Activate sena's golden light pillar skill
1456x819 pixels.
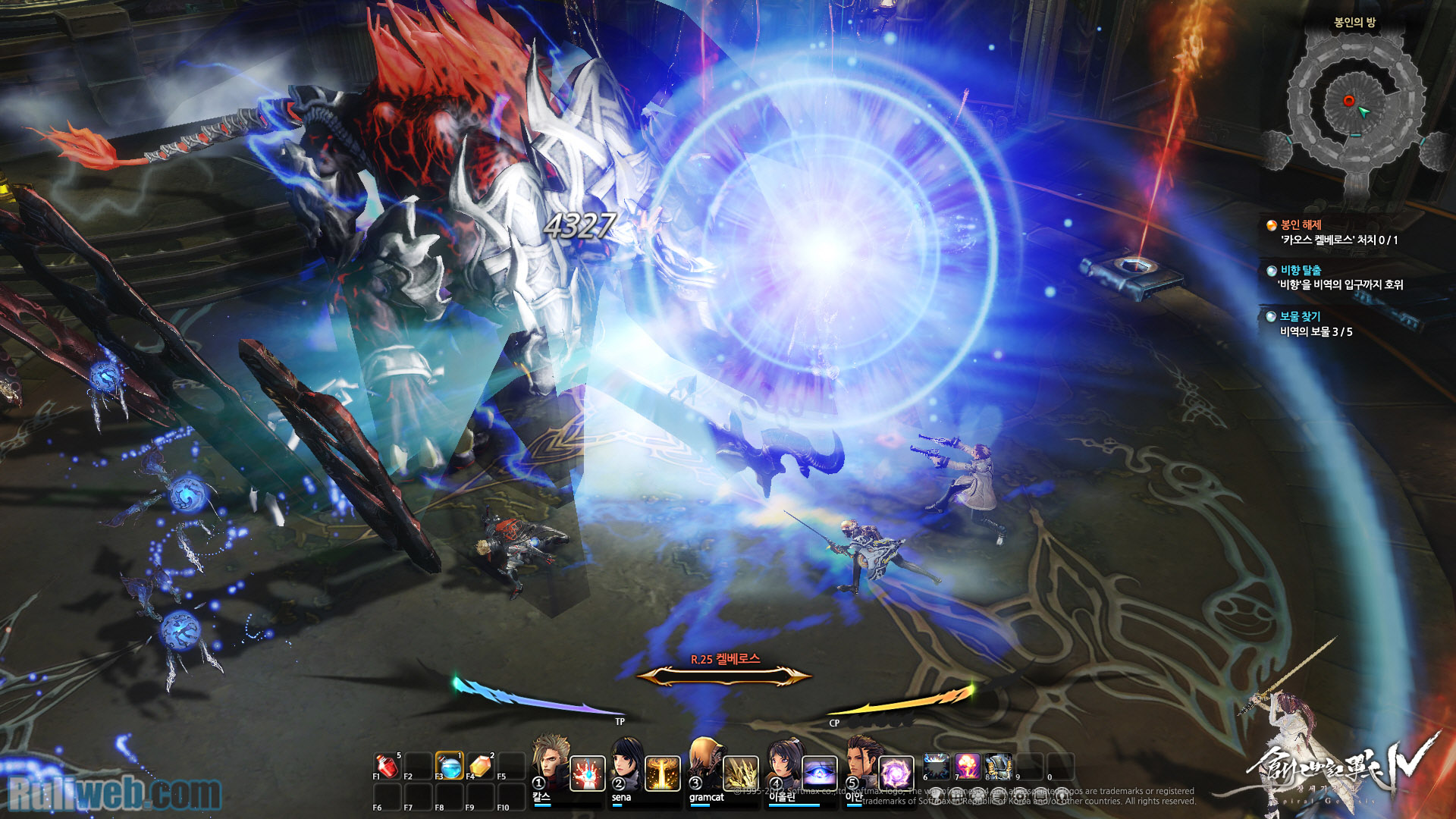(662, 773)
